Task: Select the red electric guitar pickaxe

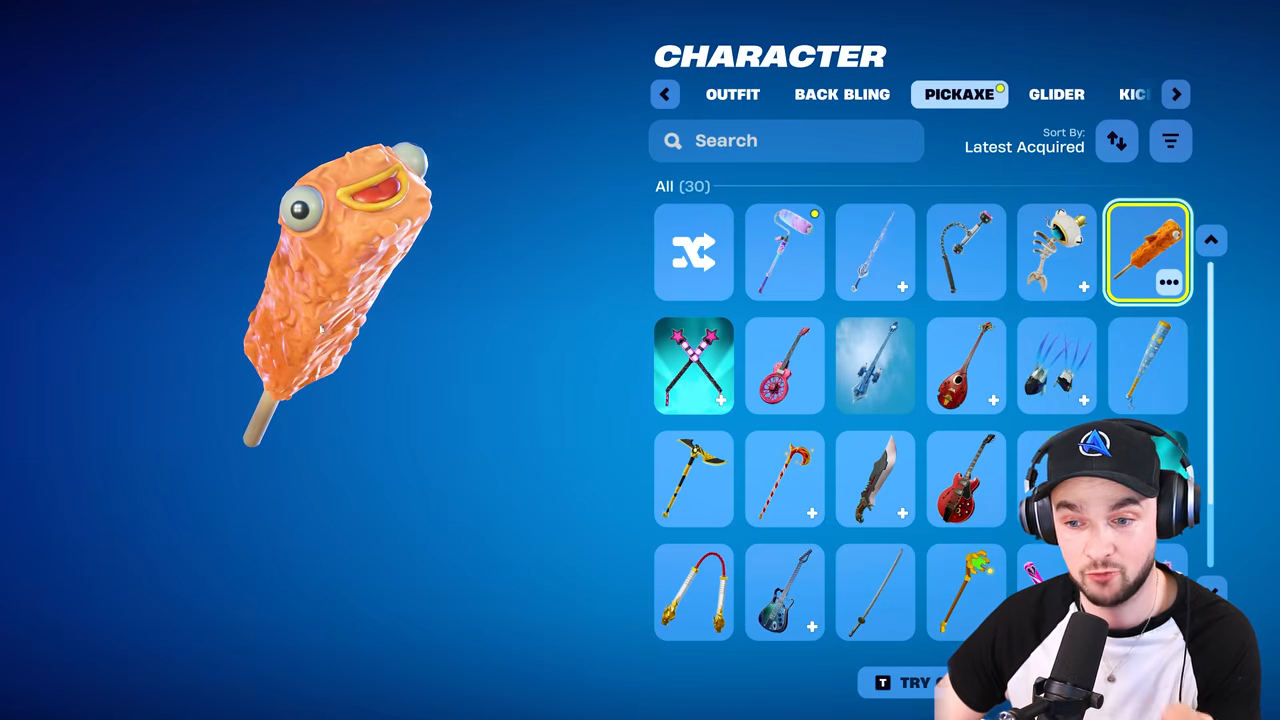Action: click(966, 480)
